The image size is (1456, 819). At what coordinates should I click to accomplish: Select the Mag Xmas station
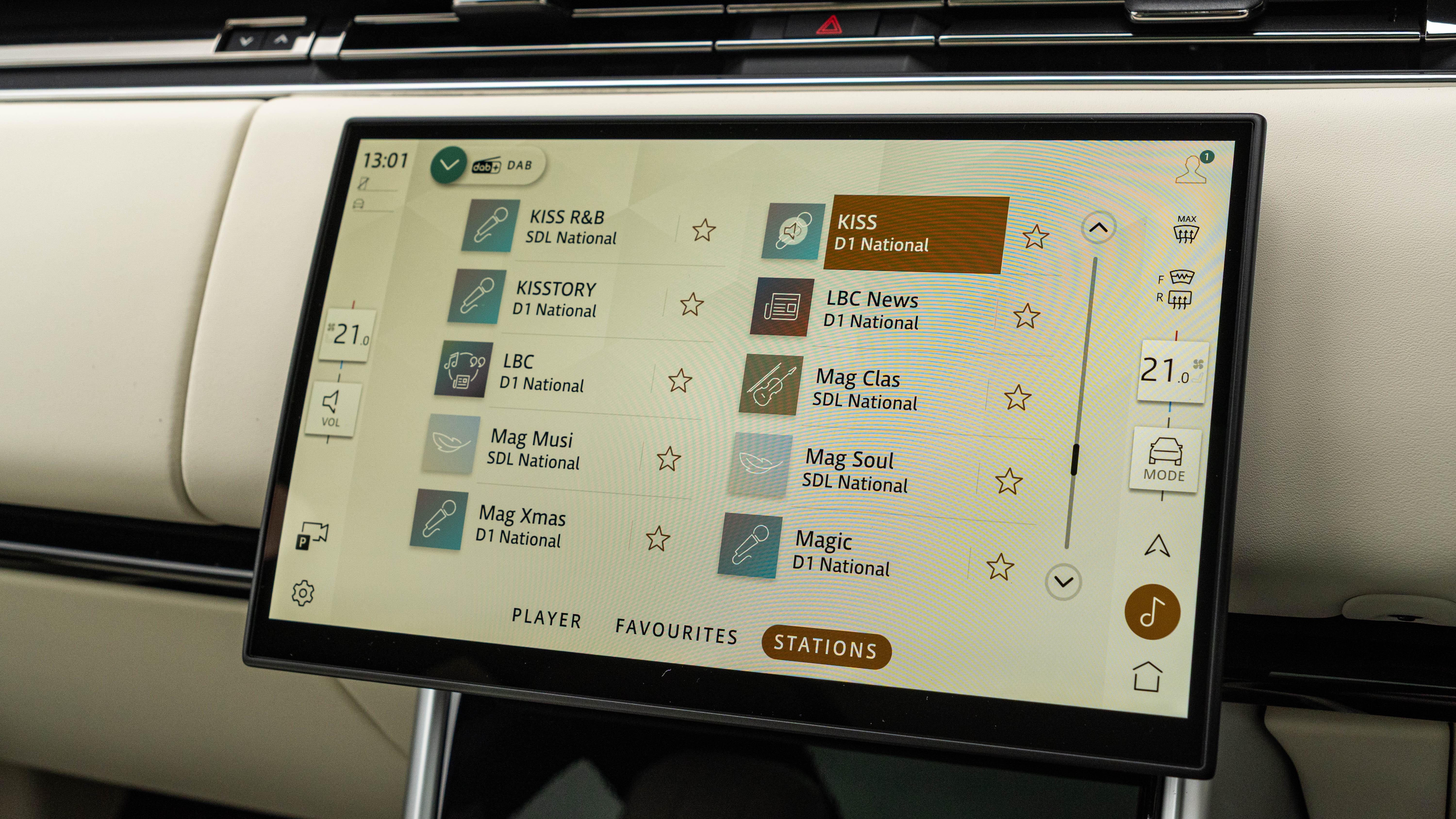point(522,526)
